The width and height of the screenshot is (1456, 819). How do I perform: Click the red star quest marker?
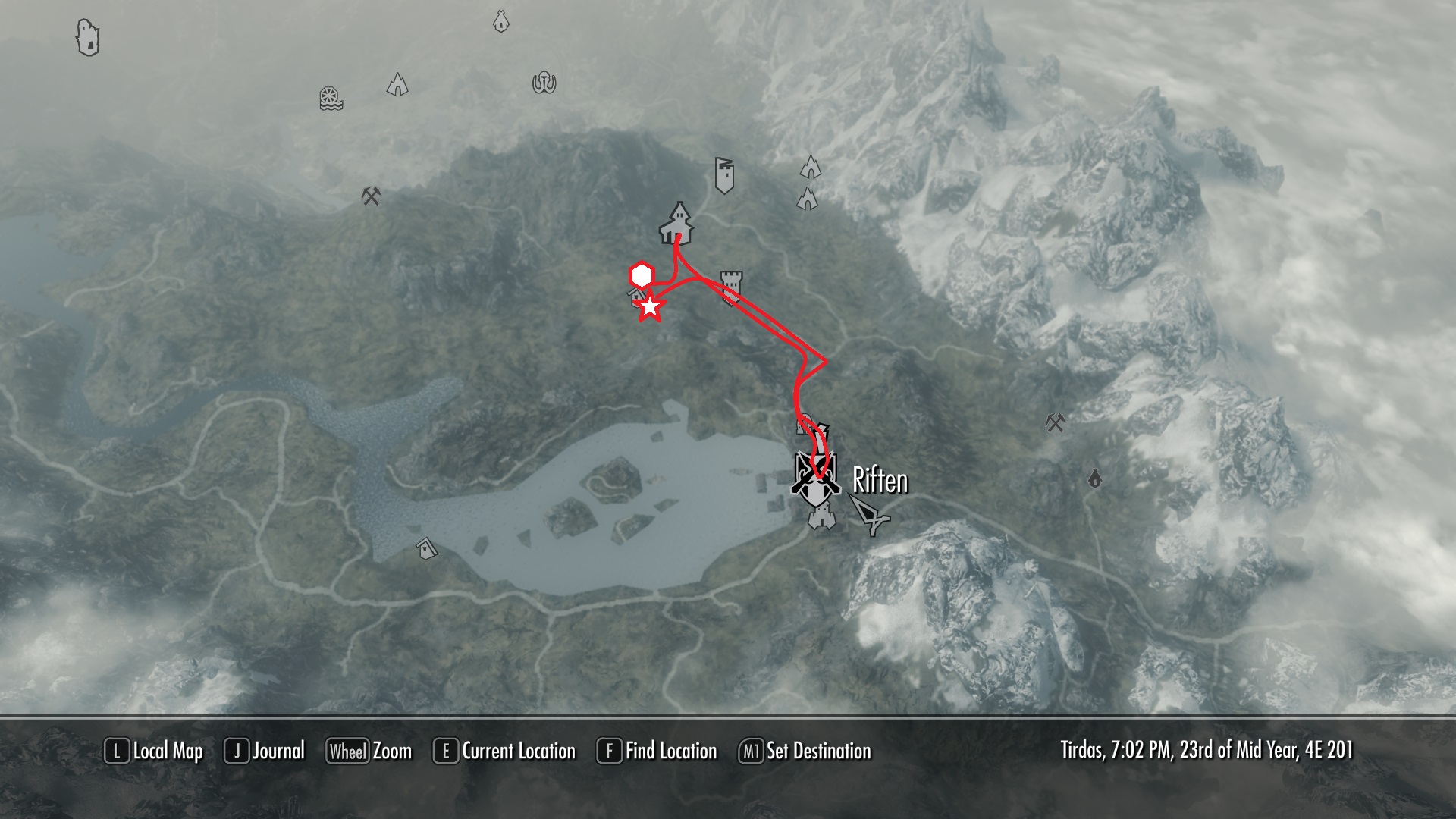(650, 307)
